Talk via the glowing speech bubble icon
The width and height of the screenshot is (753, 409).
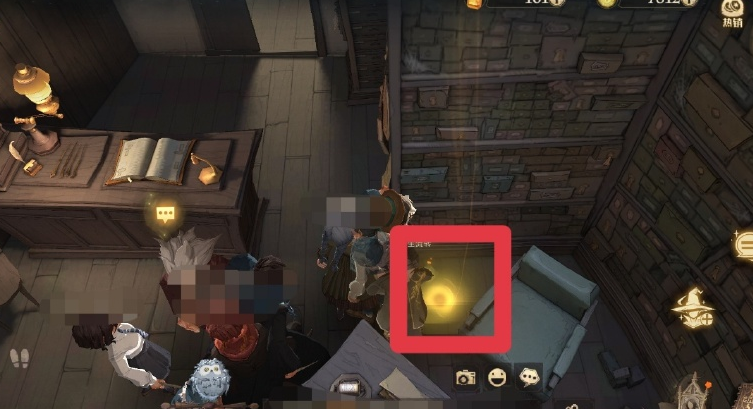[163, 213]
